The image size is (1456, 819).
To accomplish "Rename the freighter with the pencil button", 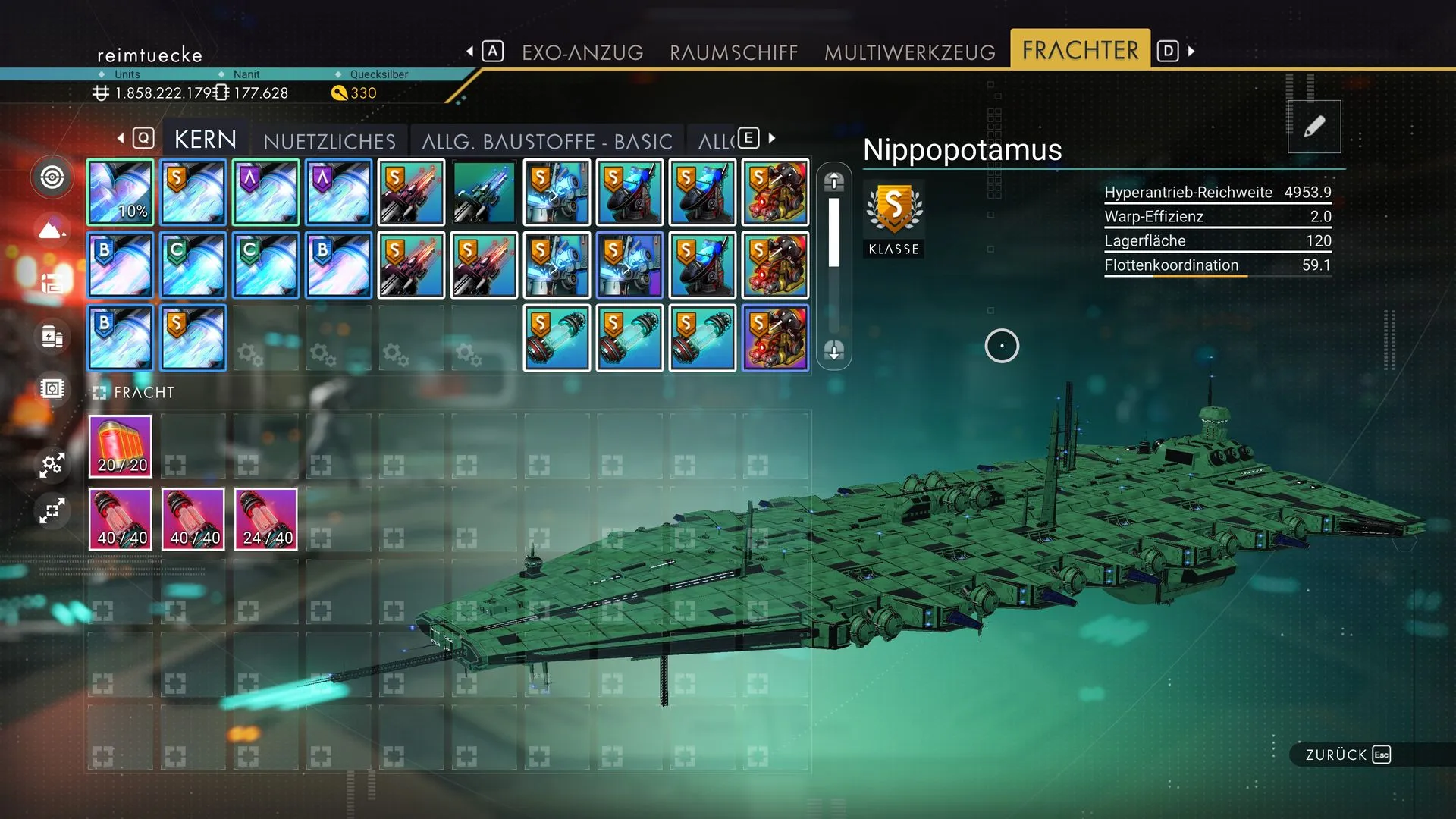I will click(1313, 127).
